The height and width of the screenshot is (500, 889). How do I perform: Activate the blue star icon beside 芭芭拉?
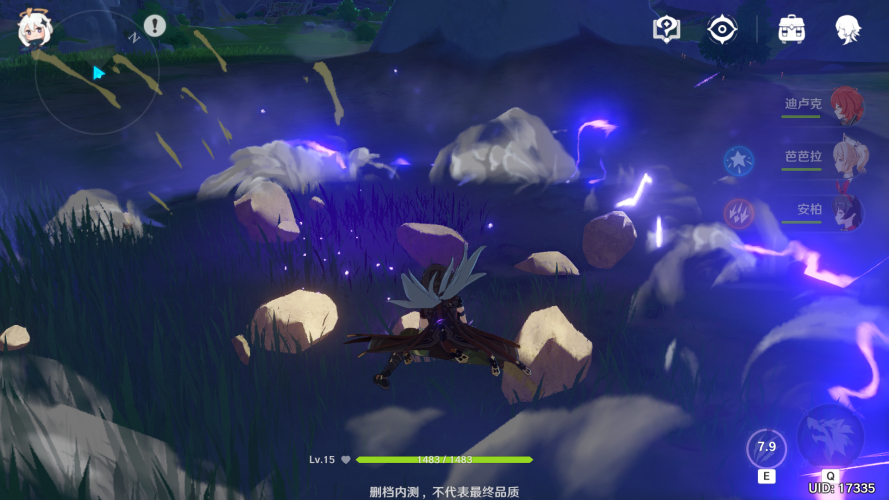[738, 159]
